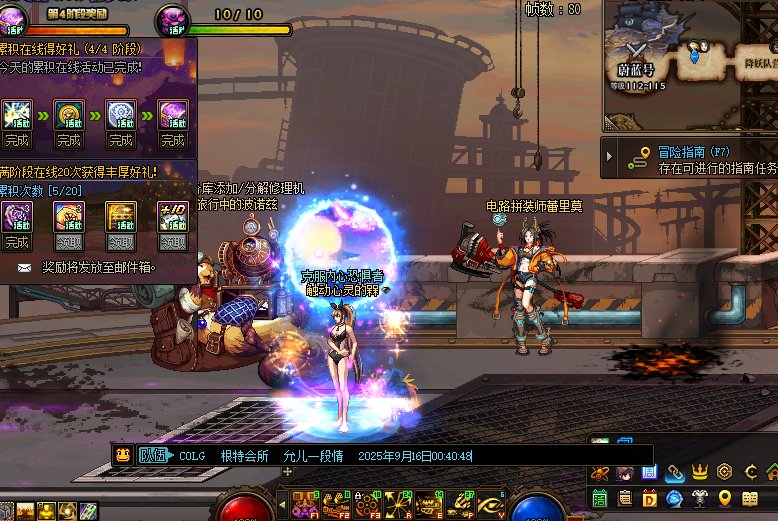Open the blue chain link icon
This screenshot has width=778, height=521.
tap(675, 472)
